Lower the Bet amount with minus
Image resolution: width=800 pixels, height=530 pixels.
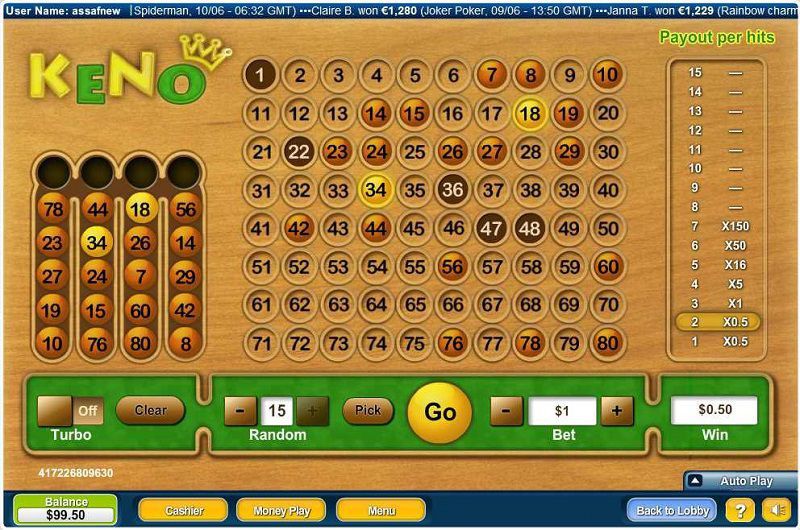tap(506, 410)
